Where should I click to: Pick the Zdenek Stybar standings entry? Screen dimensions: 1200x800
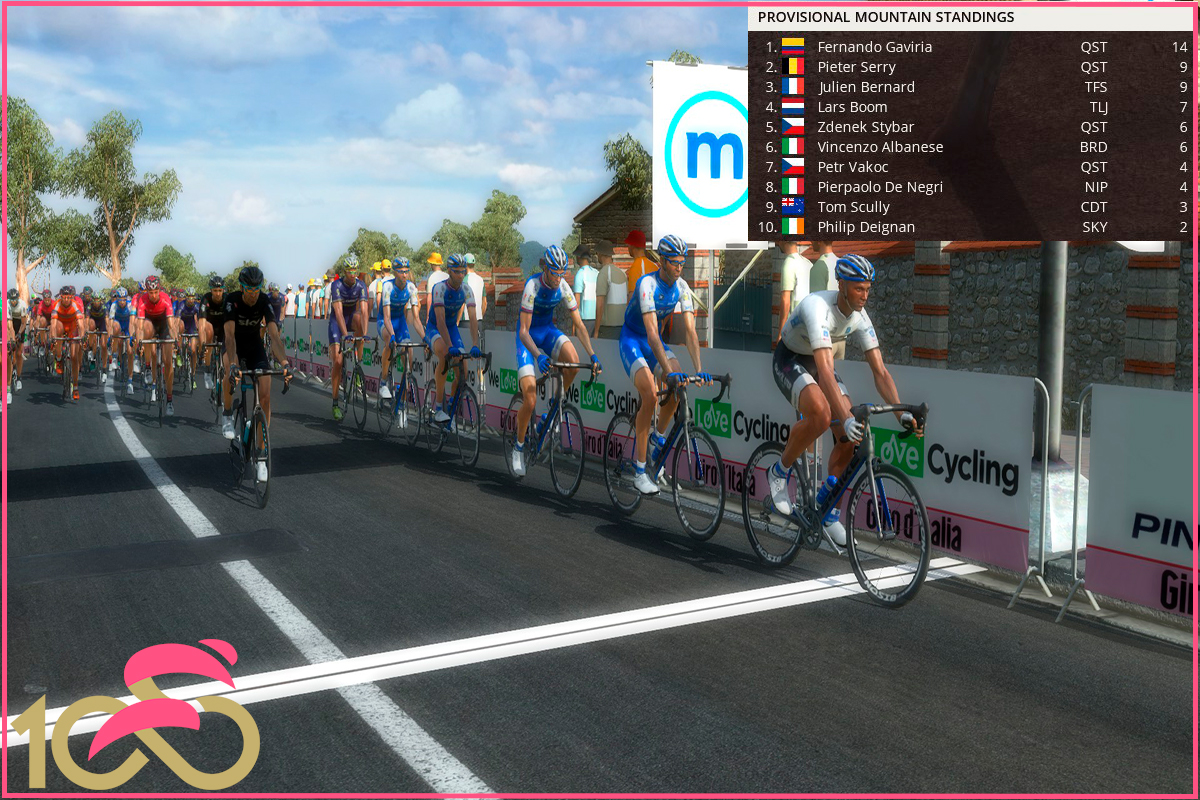(862, 127)
